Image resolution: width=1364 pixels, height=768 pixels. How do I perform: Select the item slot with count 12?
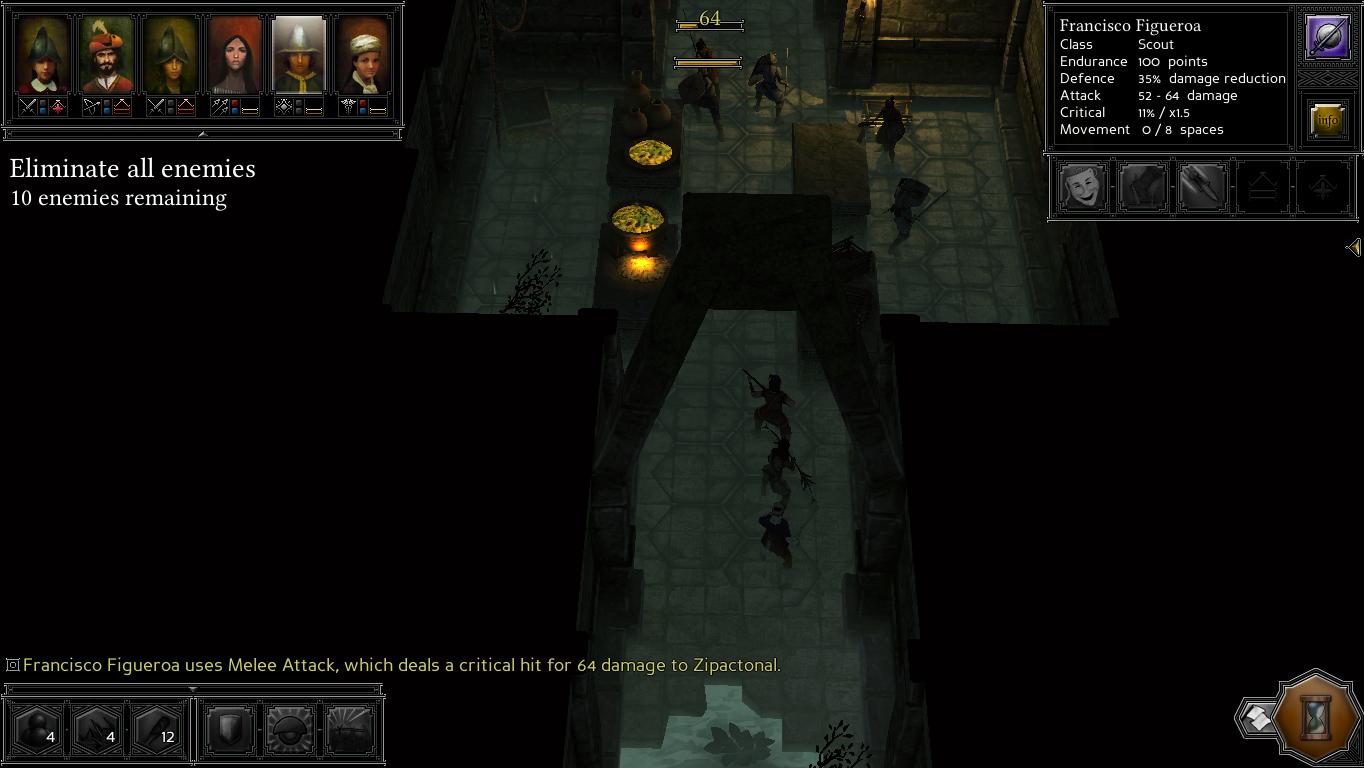pyautogui.click(x=158, y=731)
